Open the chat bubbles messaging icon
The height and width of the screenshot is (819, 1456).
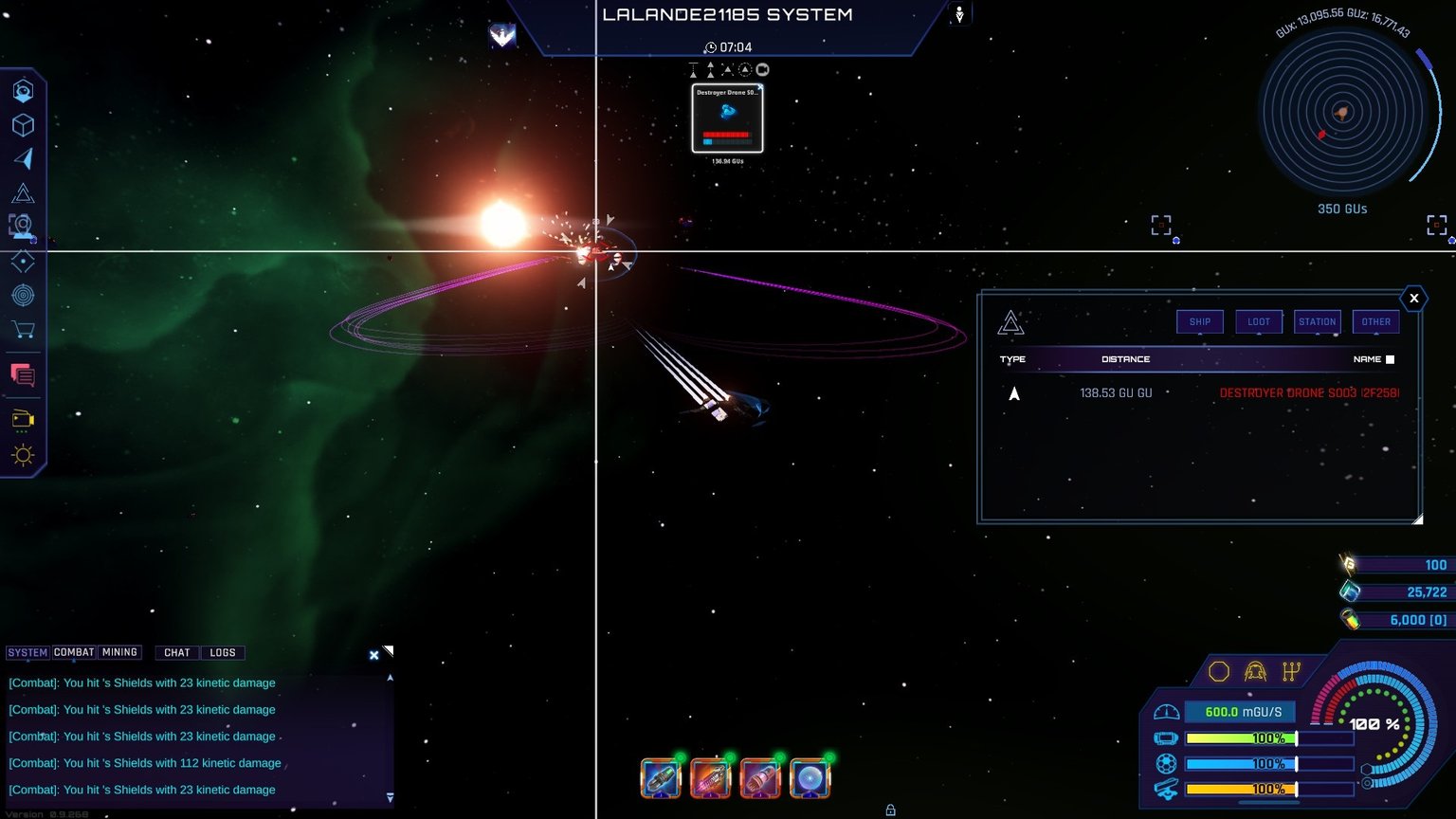pyautogui.click(x=23, y=375)
